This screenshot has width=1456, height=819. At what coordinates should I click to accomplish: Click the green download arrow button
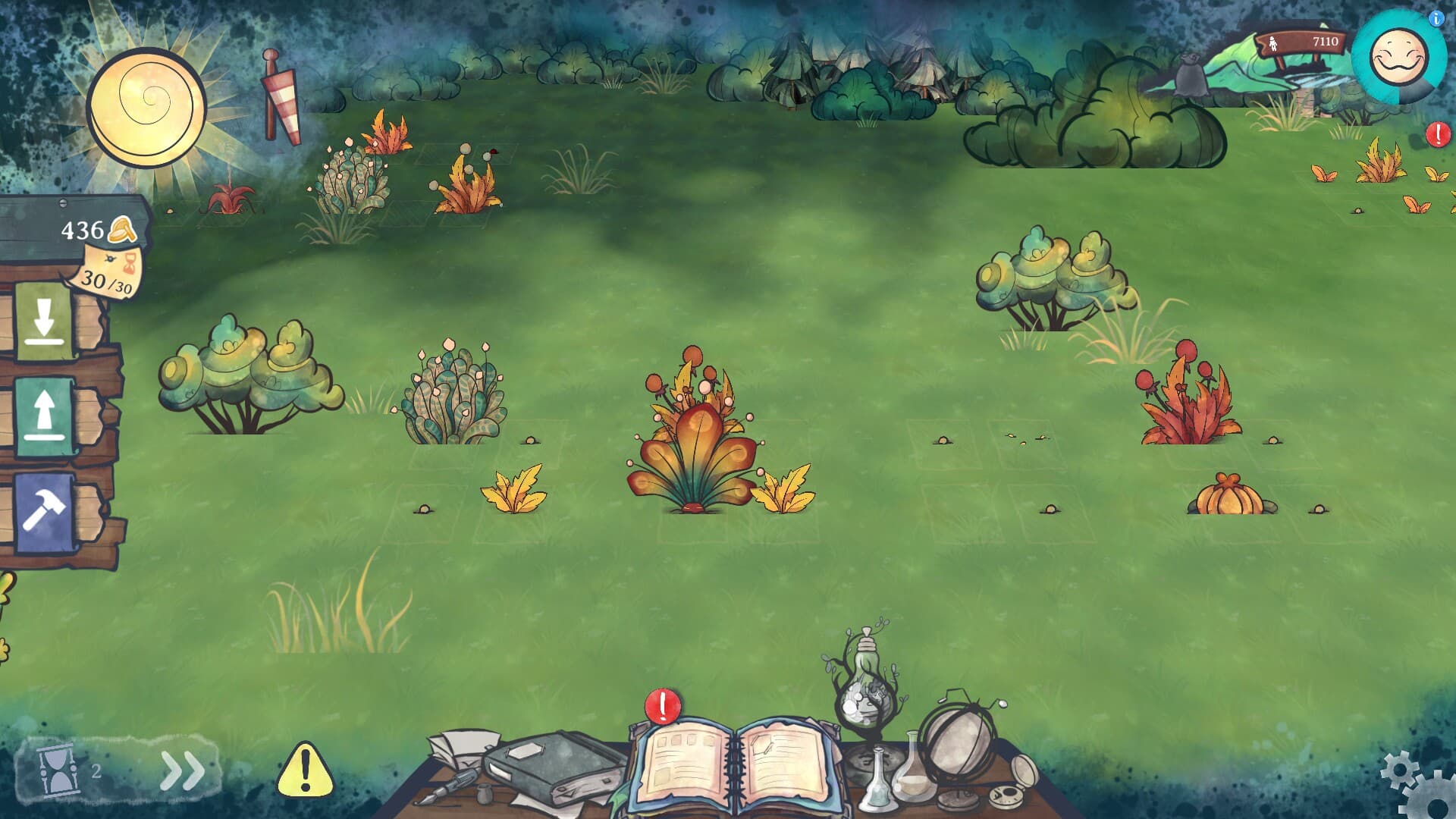(44, 321)
